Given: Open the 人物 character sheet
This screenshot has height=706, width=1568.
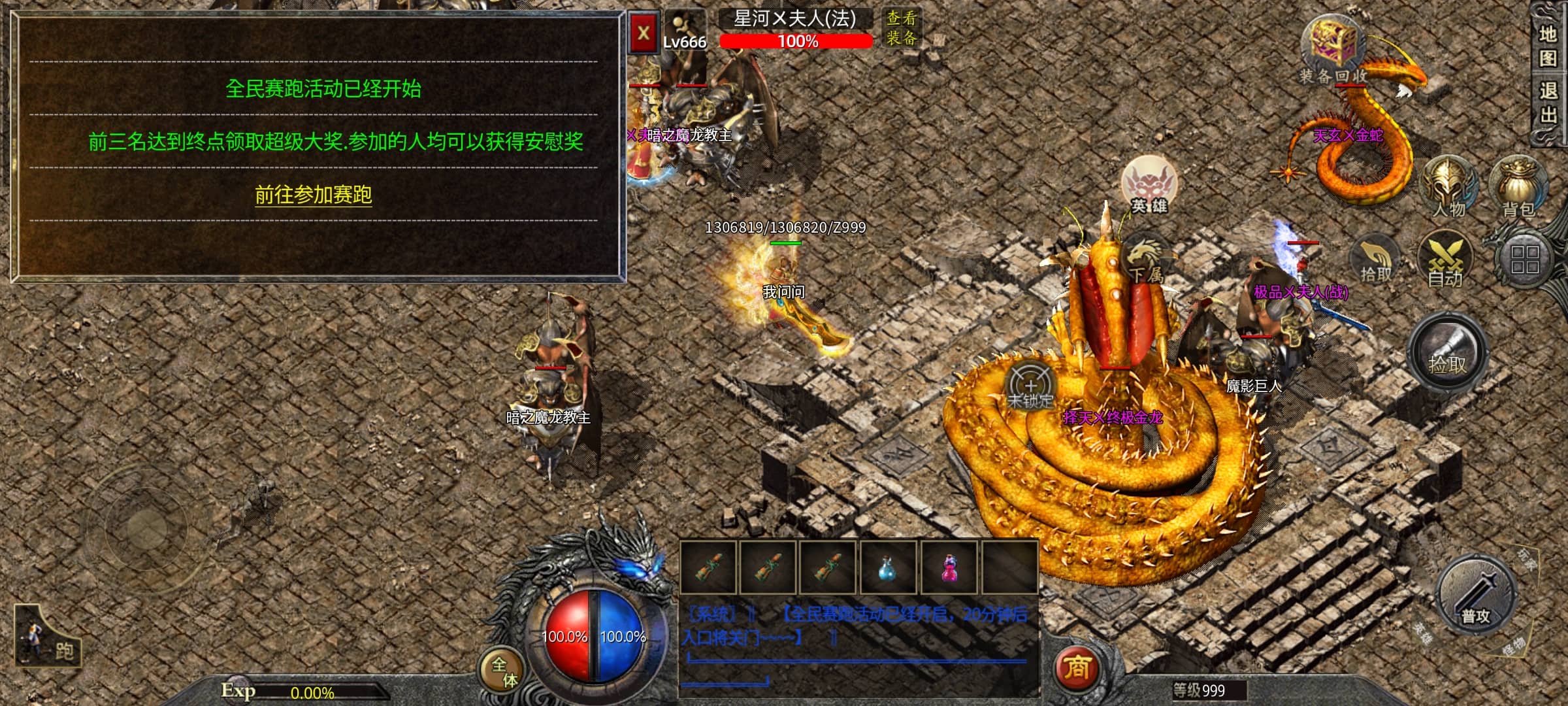Looking at the screenshot, I should click(x=1449, y=188).
